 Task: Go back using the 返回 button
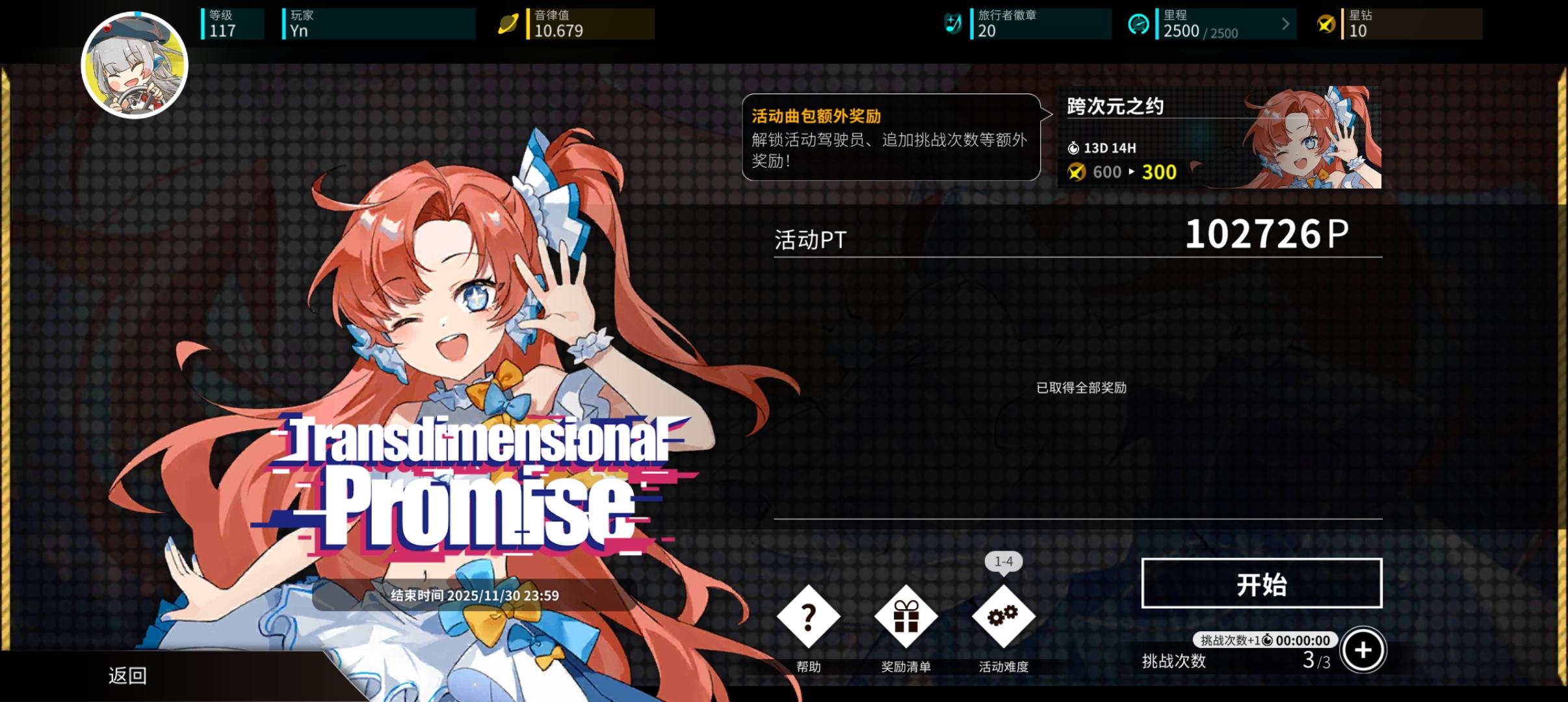[128, 676]
